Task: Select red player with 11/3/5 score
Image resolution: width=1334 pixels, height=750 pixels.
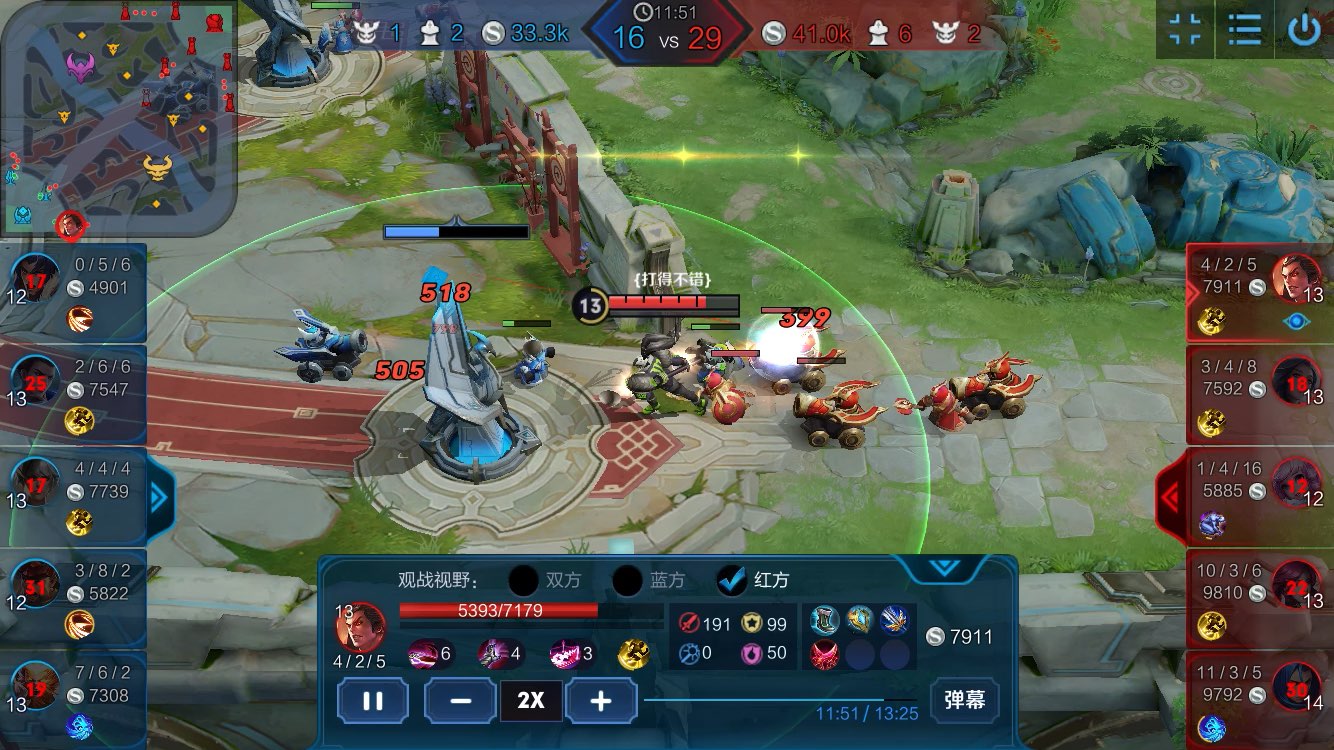Action: click(1259, 700)
